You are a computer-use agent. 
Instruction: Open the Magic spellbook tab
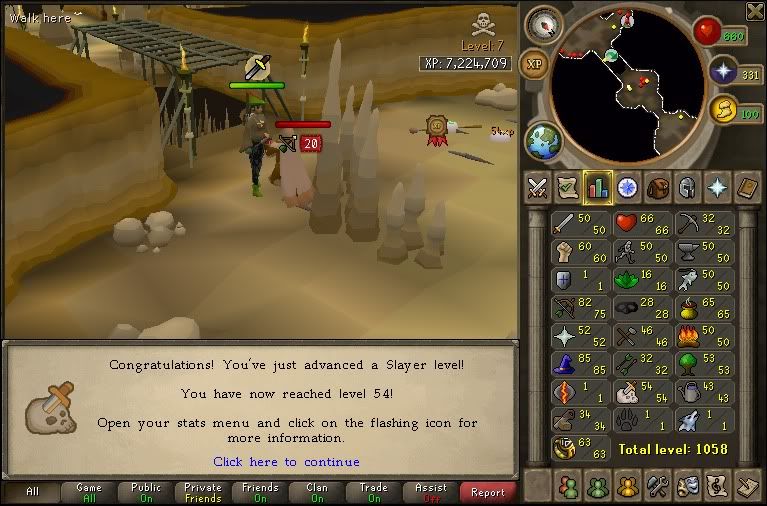[x=746, y=187]
